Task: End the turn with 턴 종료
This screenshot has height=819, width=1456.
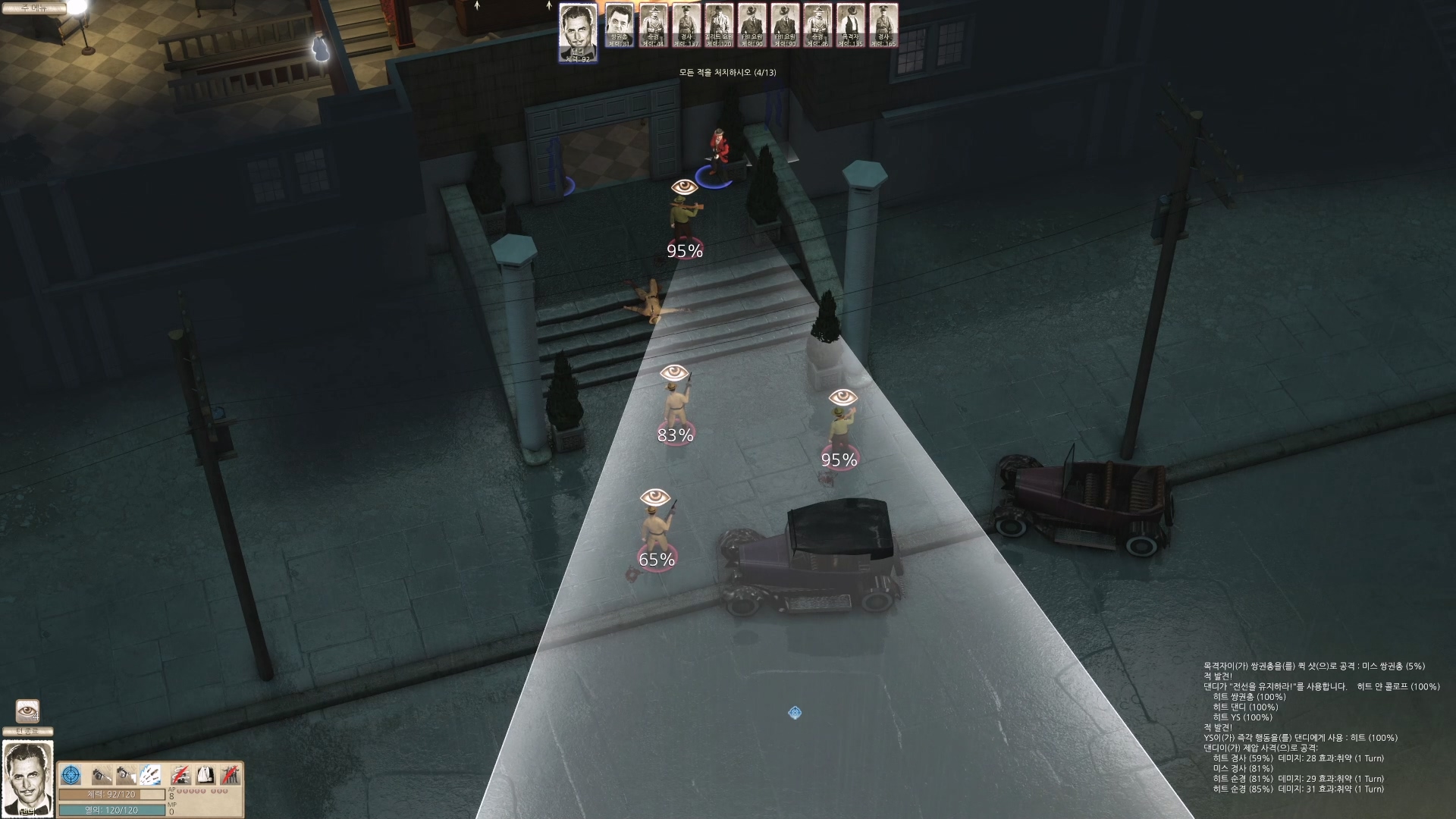Action: point(28,732)
